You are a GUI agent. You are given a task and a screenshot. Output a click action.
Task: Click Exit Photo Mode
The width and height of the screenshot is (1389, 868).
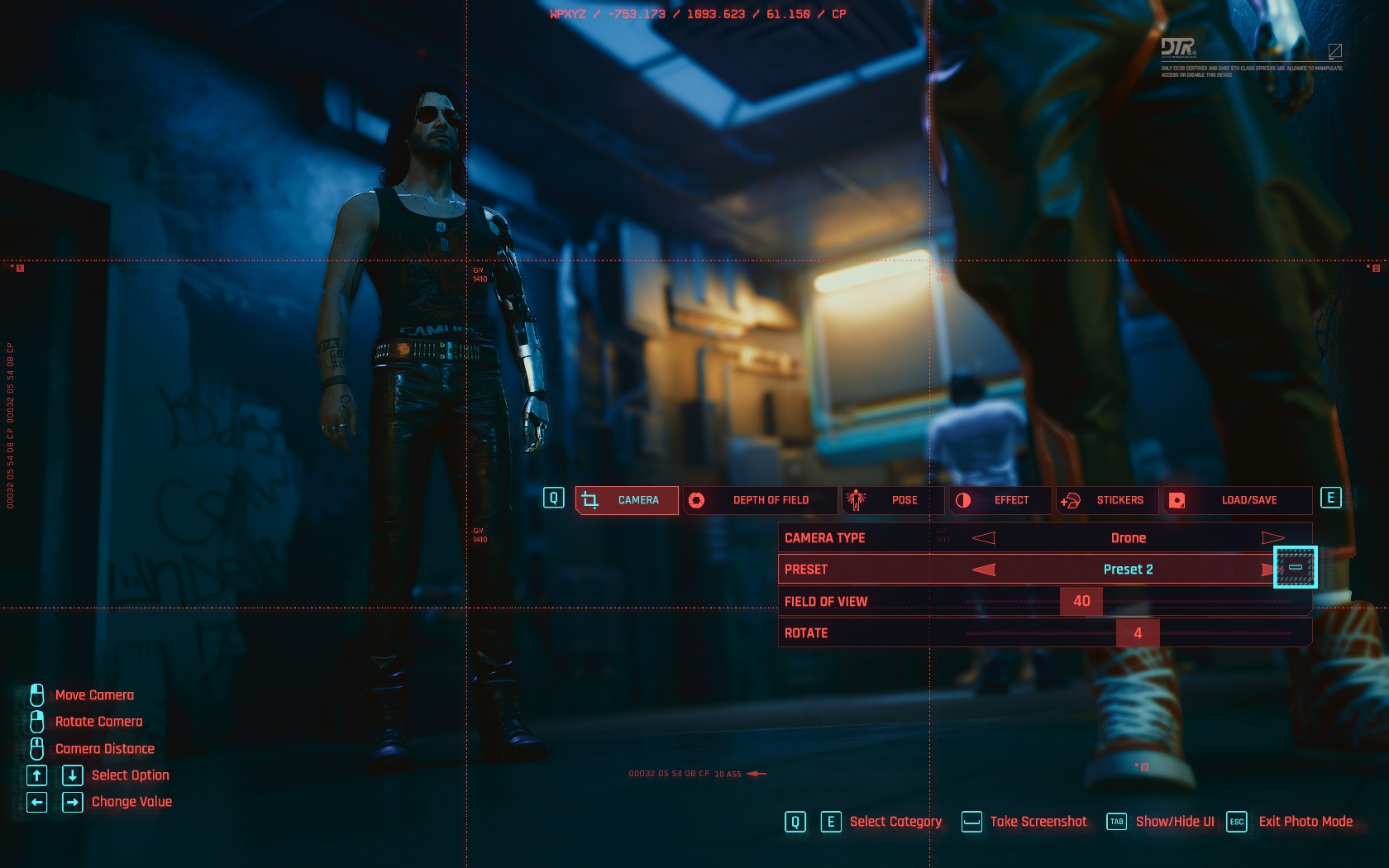pos(1305,822)
